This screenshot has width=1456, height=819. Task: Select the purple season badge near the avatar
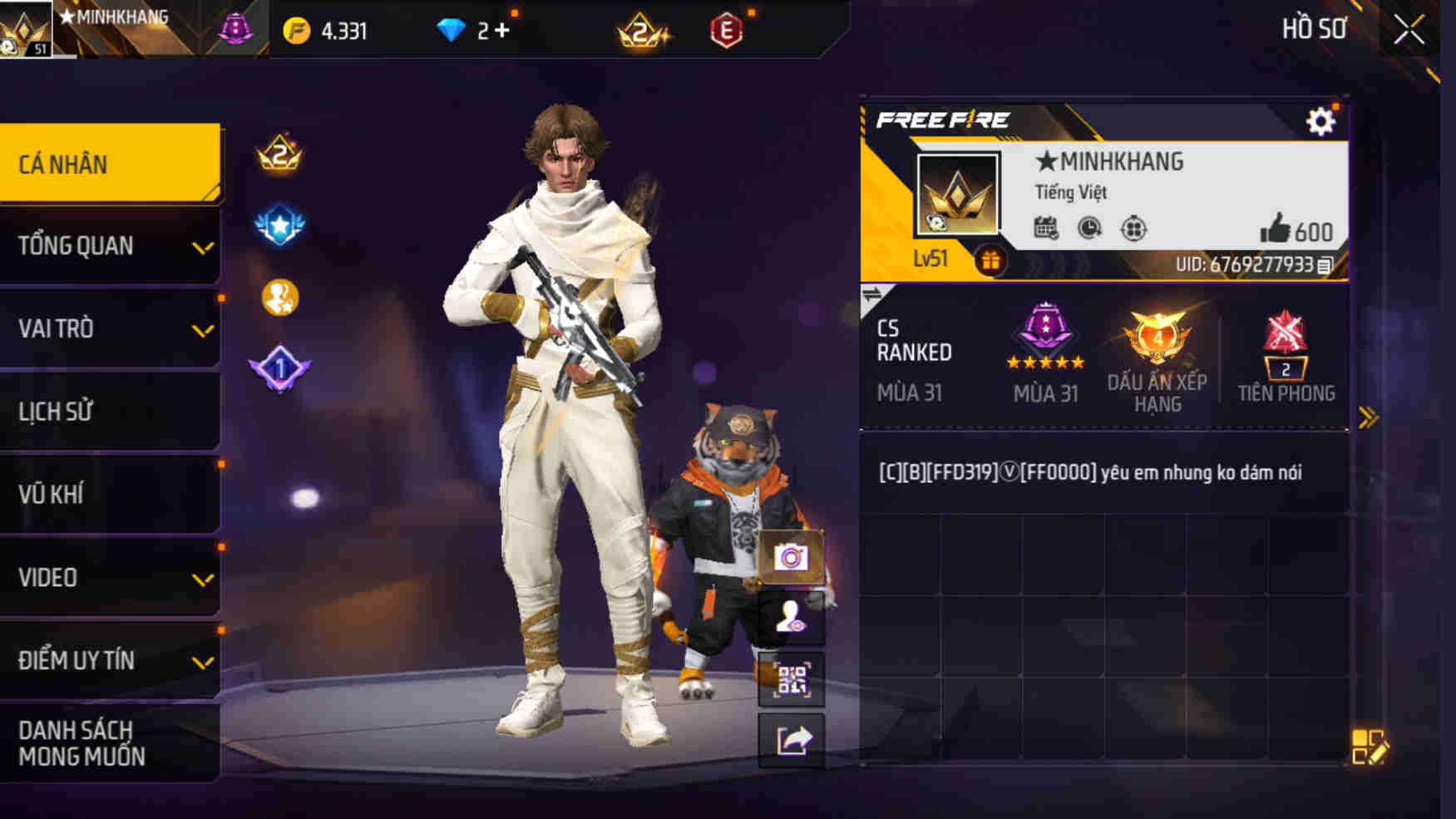(x=234, y=29)
